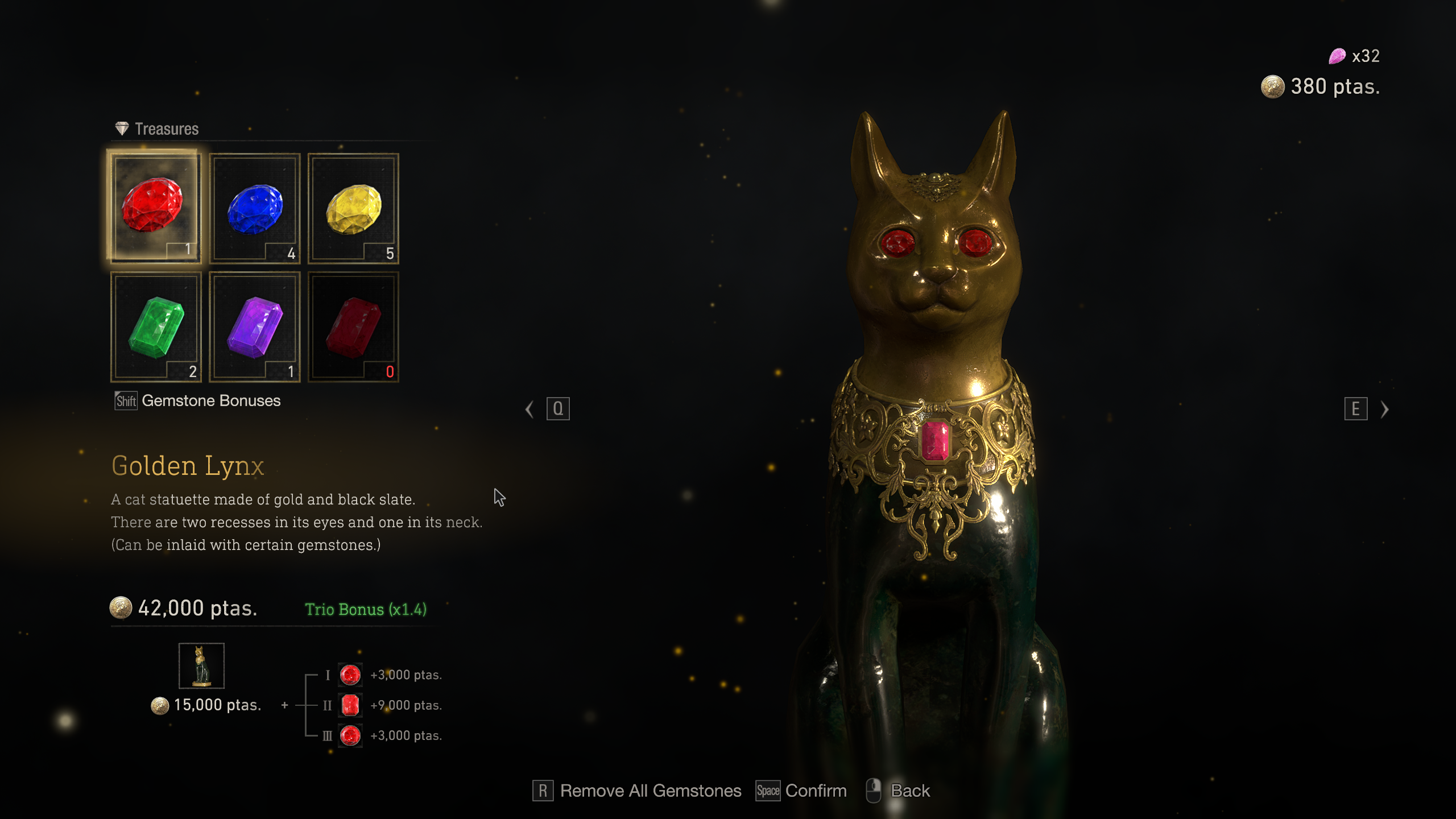Select inlaid gemstone slot II
Screen dimensions: 1456x819
click(x=350, y=705)
